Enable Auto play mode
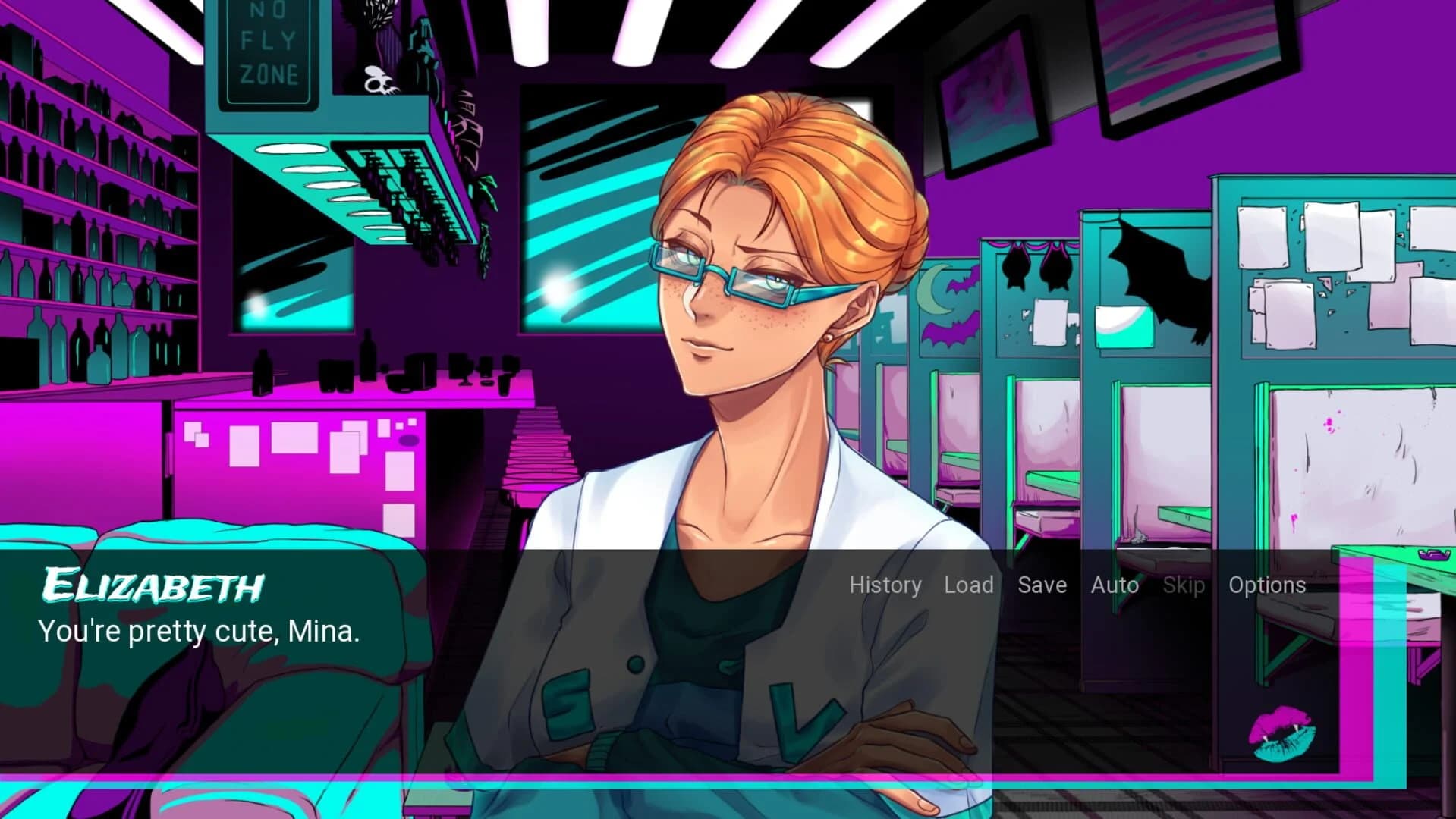Screen dimensions: 1456x819 (1114, 585)
